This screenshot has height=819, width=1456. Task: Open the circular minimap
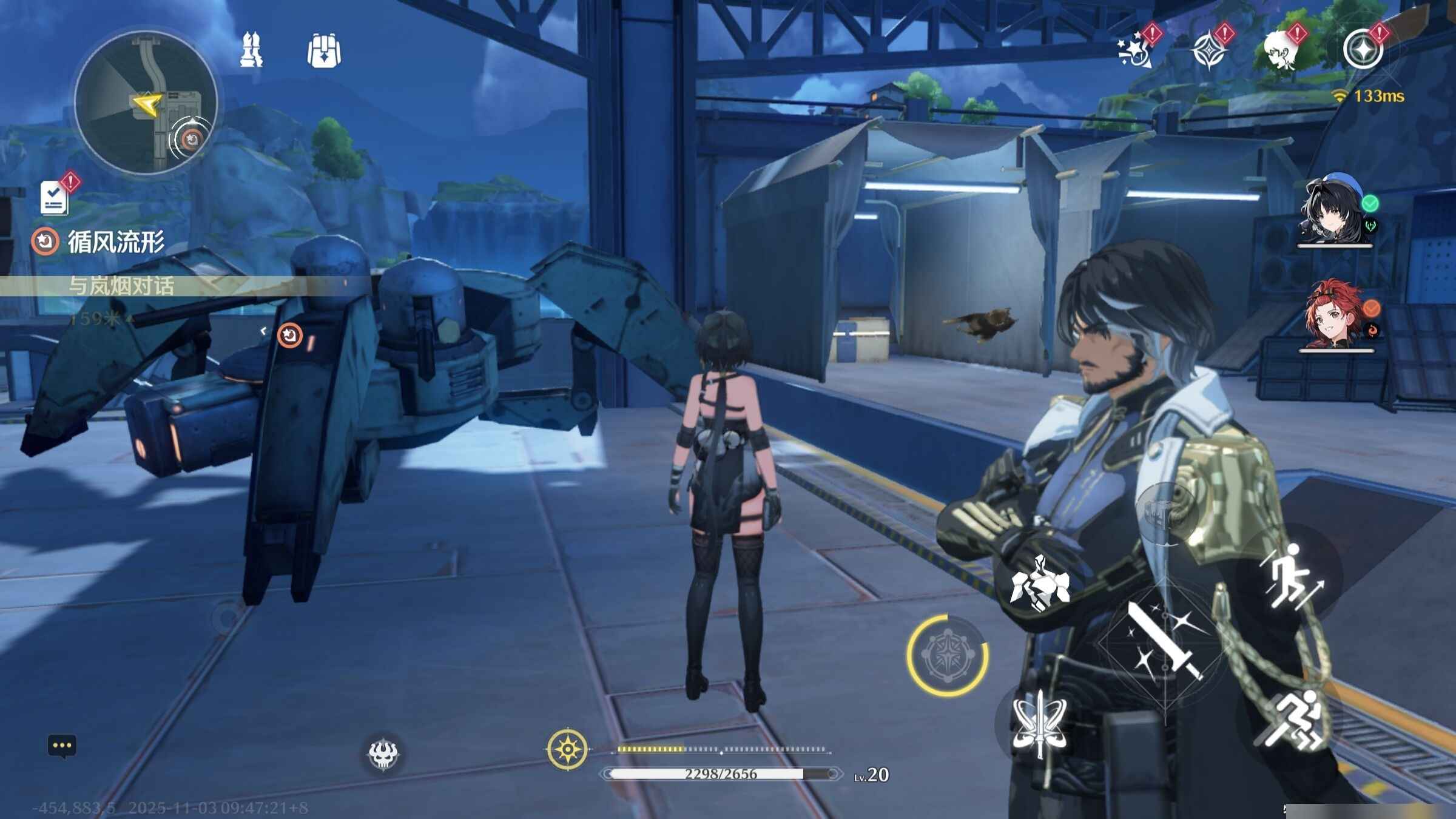pyautogui.click(x=146, y=103)
